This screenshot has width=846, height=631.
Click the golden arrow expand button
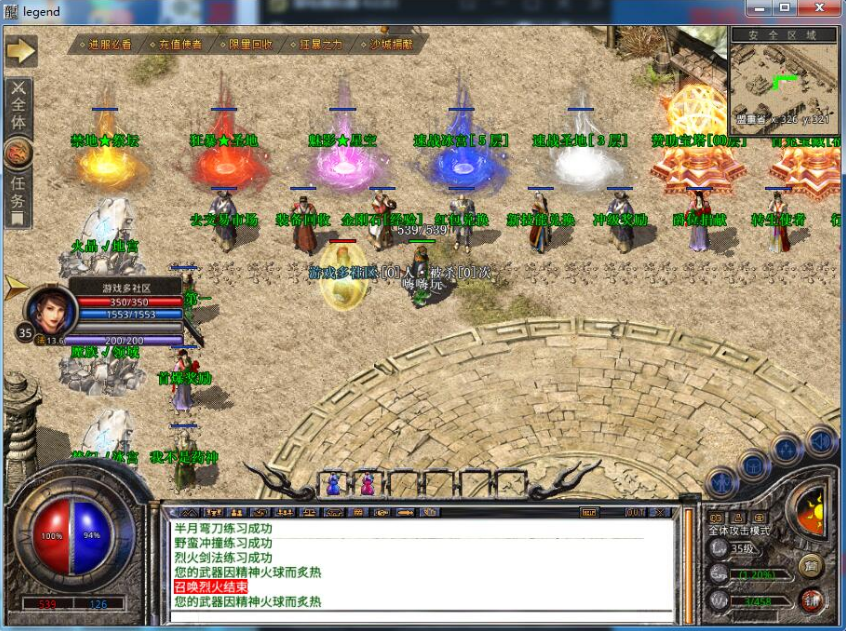click(x=20, y=50)
